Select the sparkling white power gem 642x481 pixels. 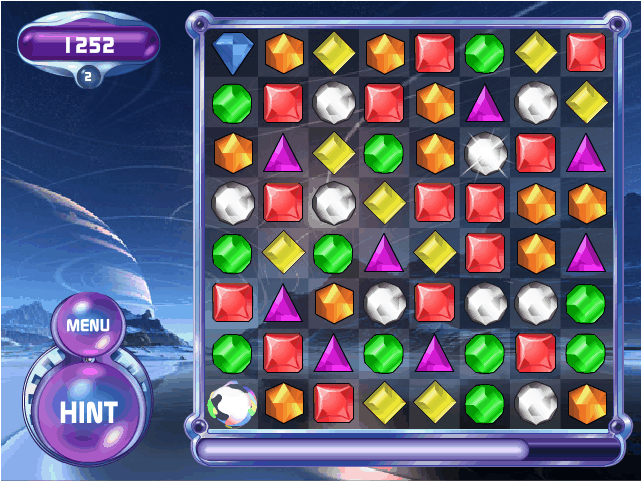(485, 152)
